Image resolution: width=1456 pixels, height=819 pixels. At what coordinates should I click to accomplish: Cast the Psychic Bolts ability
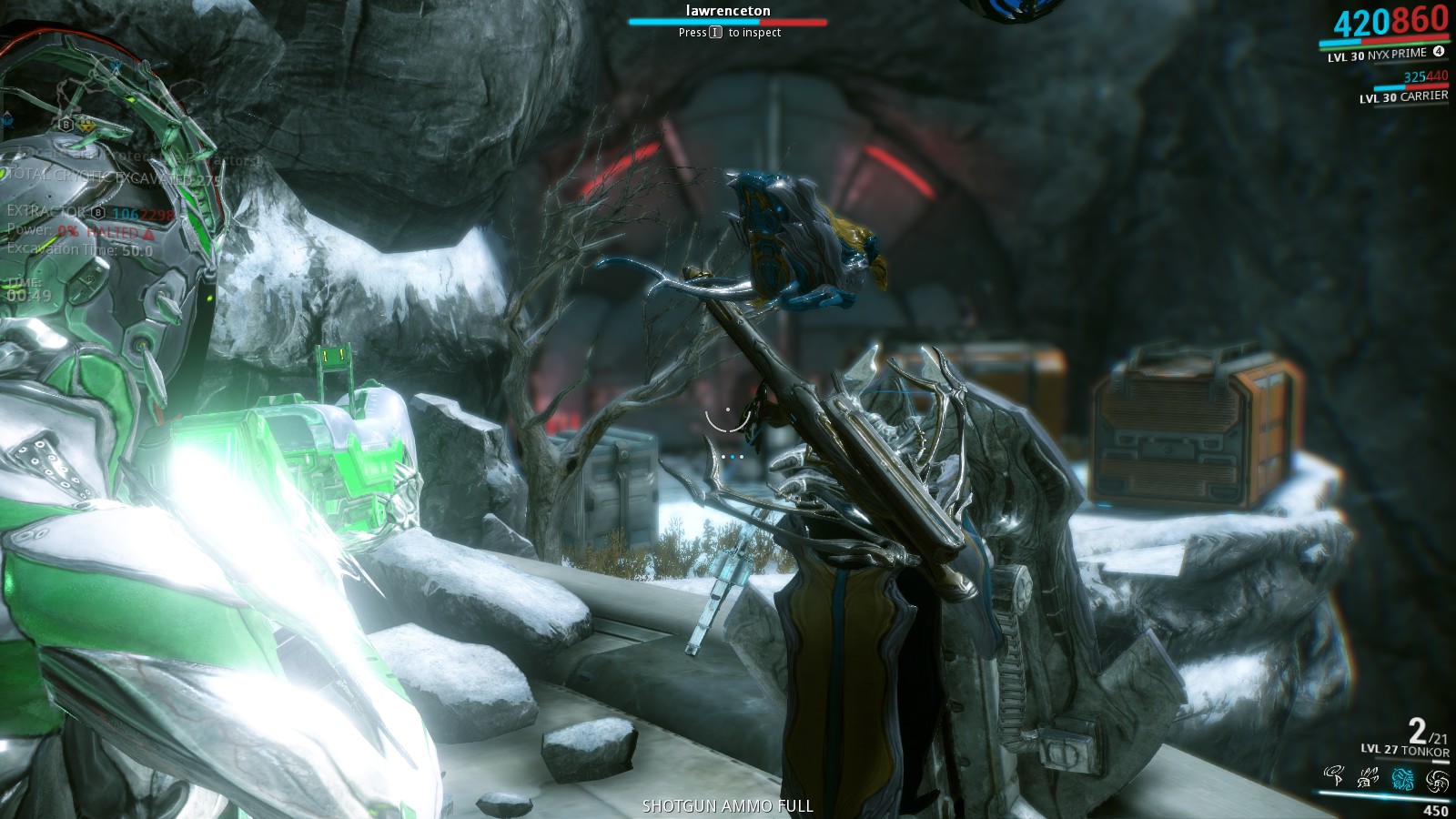tap(1368, 778)
